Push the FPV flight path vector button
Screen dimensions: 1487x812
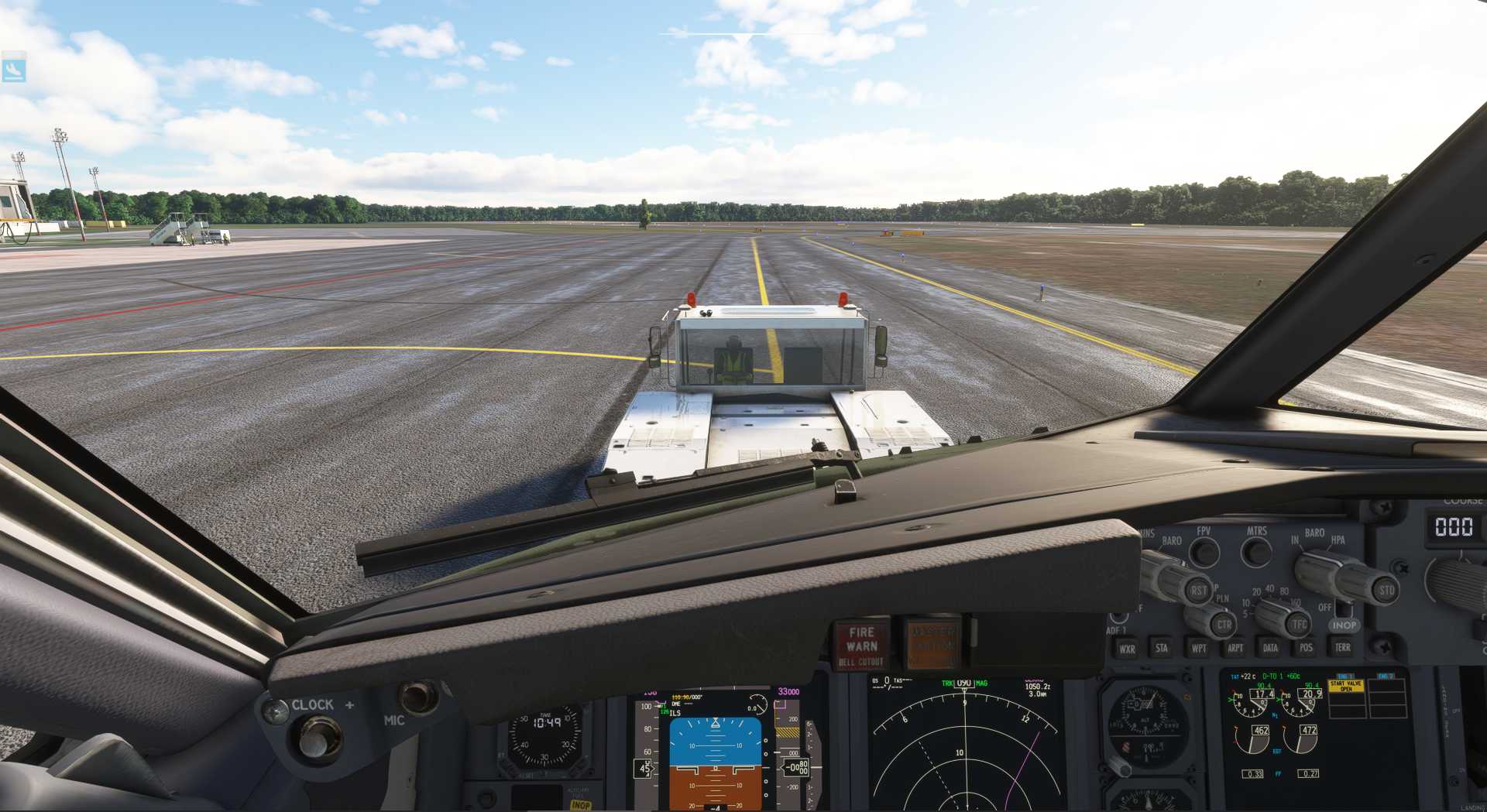coord(1204,552)
